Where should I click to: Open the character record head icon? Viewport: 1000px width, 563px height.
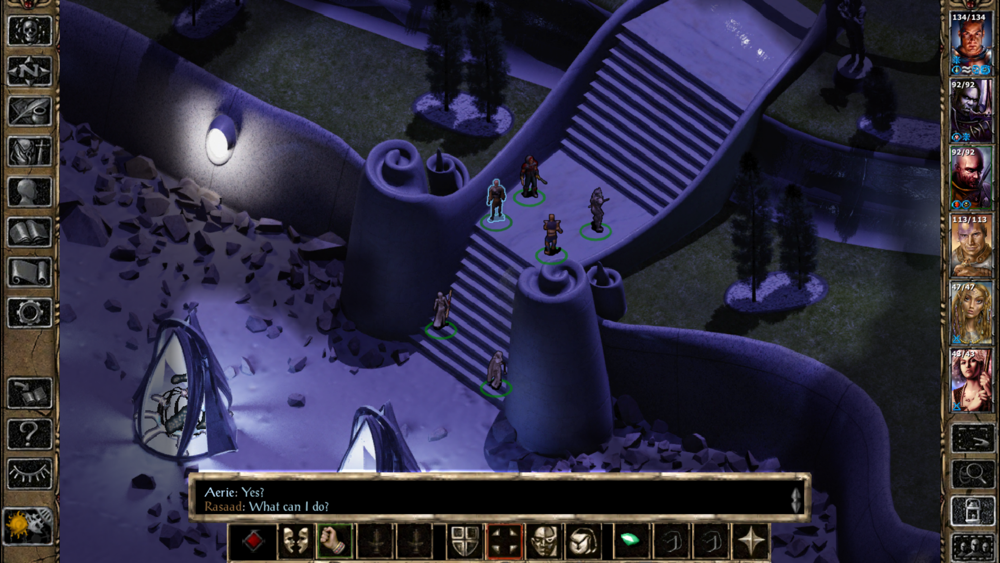pyautogui.click(x=29, y=192)
